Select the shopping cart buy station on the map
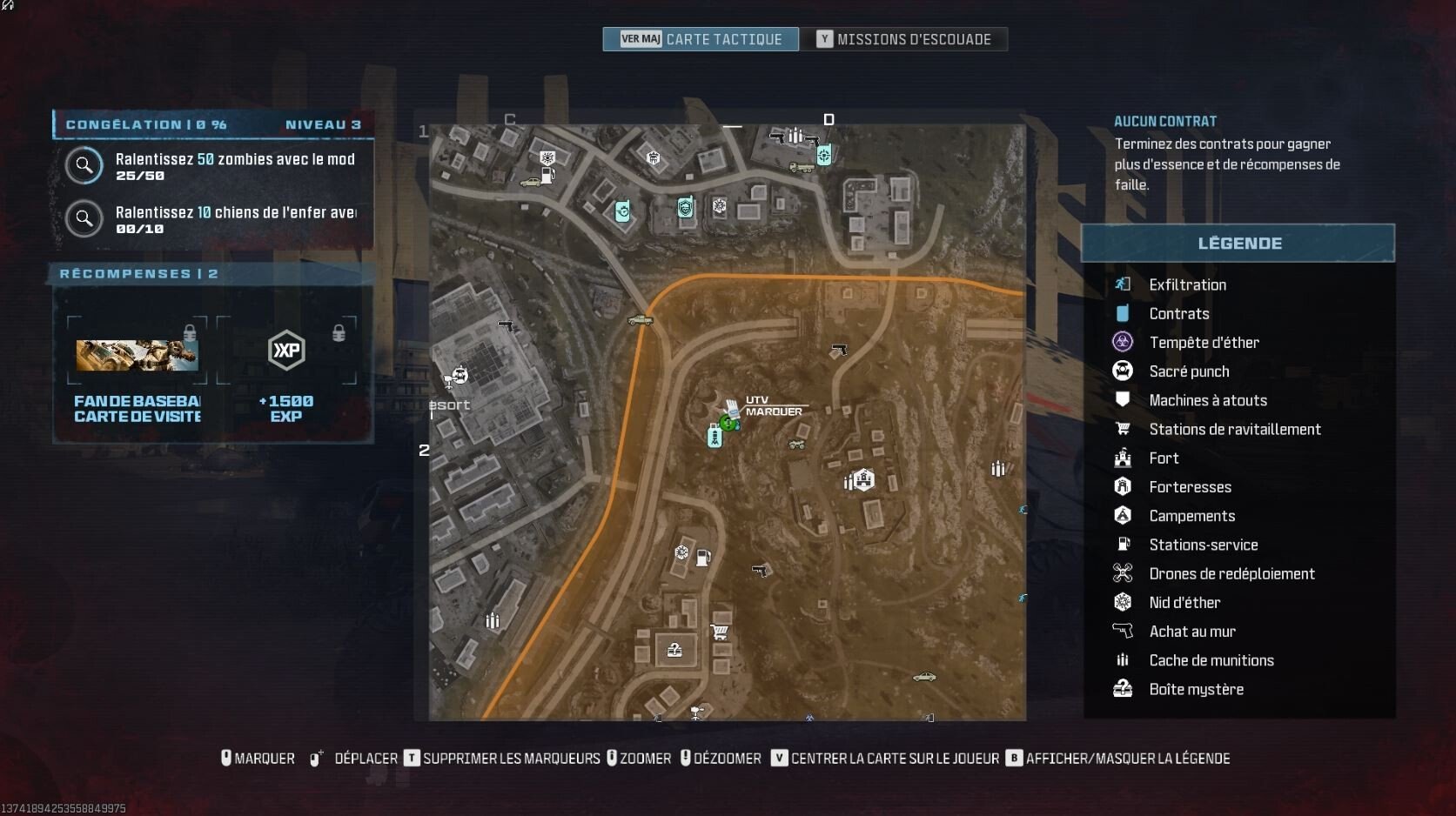Screen dimensions: 1456x816 (721, 630)
